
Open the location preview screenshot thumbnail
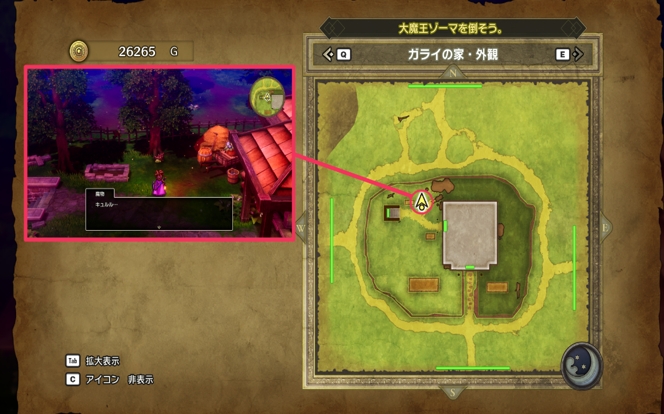(x=159, y=154)
